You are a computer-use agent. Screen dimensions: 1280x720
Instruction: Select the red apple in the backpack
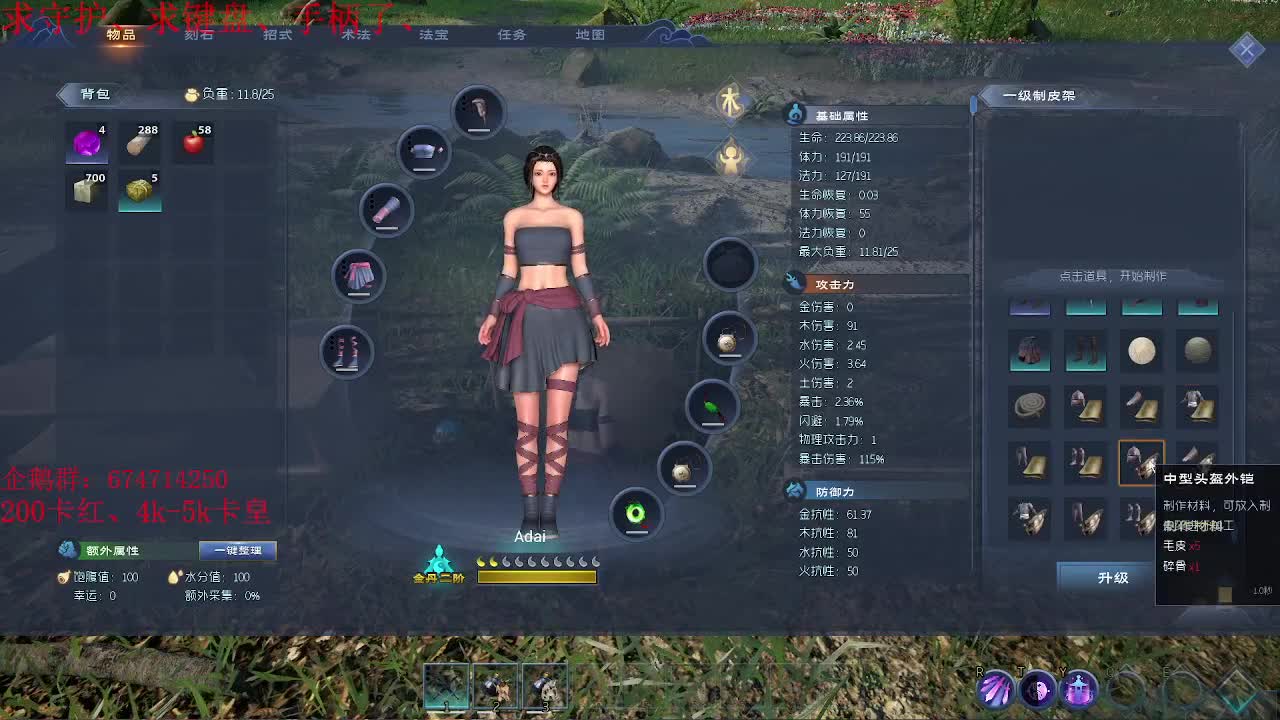tap(193, 141)
